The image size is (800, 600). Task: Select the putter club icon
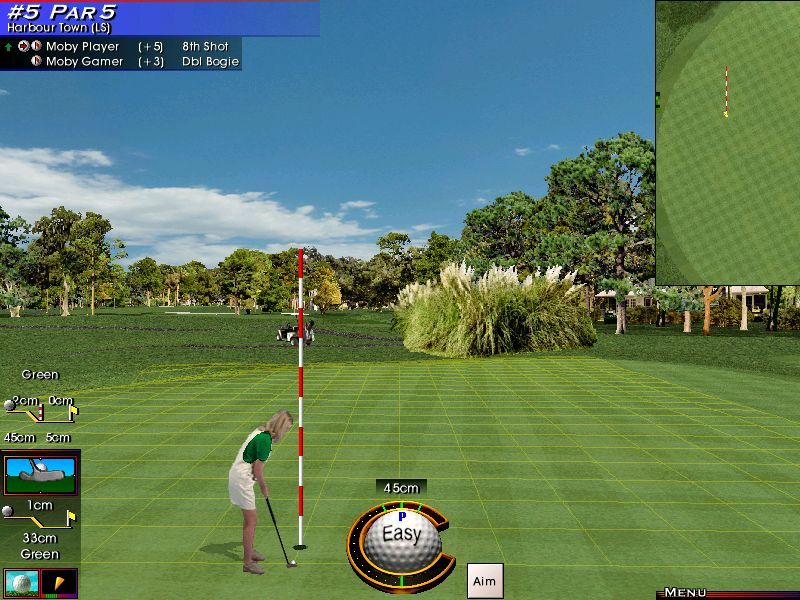tap(41, 475)
